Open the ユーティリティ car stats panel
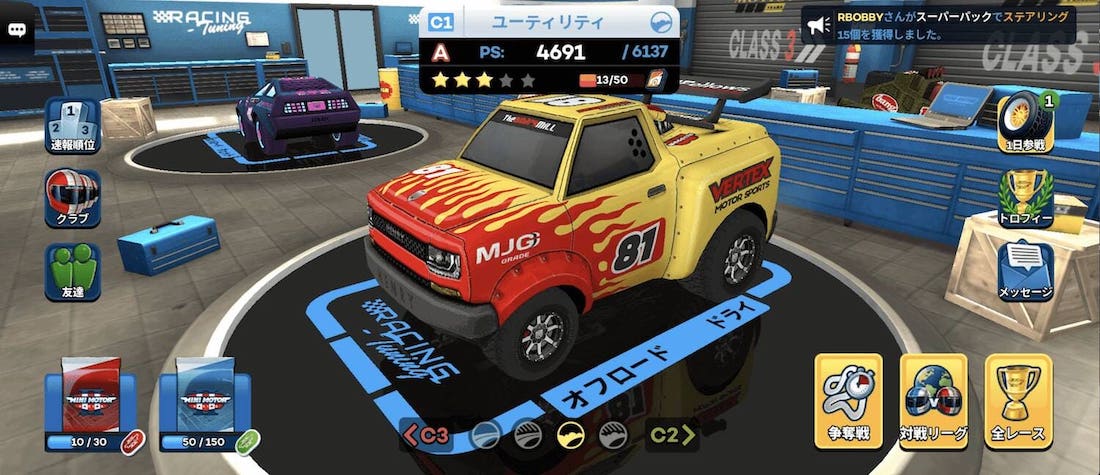The height and width of the screenshot is (475, 1100). tap(548, 51)
